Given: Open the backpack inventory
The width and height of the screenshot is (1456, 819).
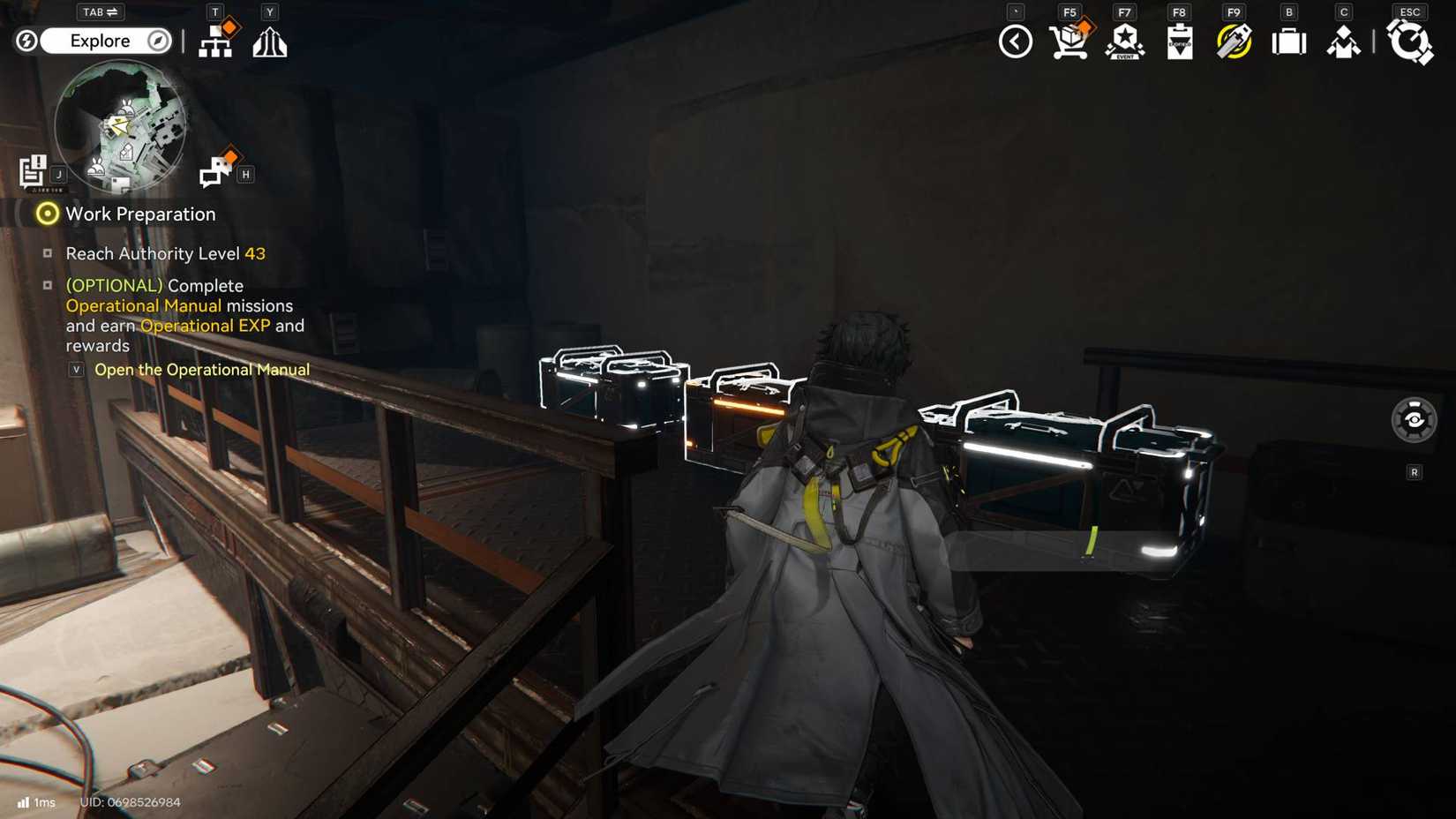Looking at the screenshot, I should [1288, 41].
